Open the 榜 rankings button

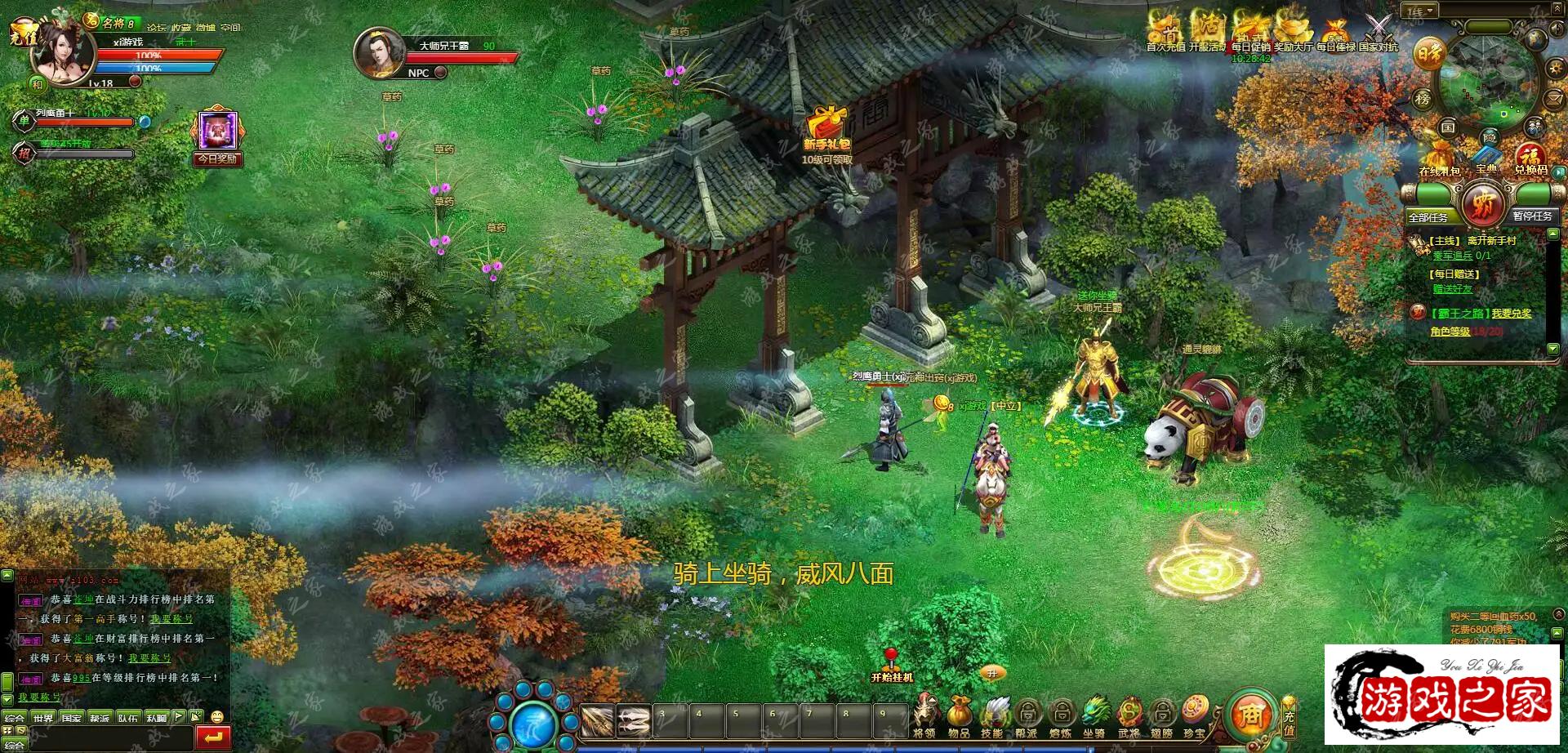point(1423,99)
